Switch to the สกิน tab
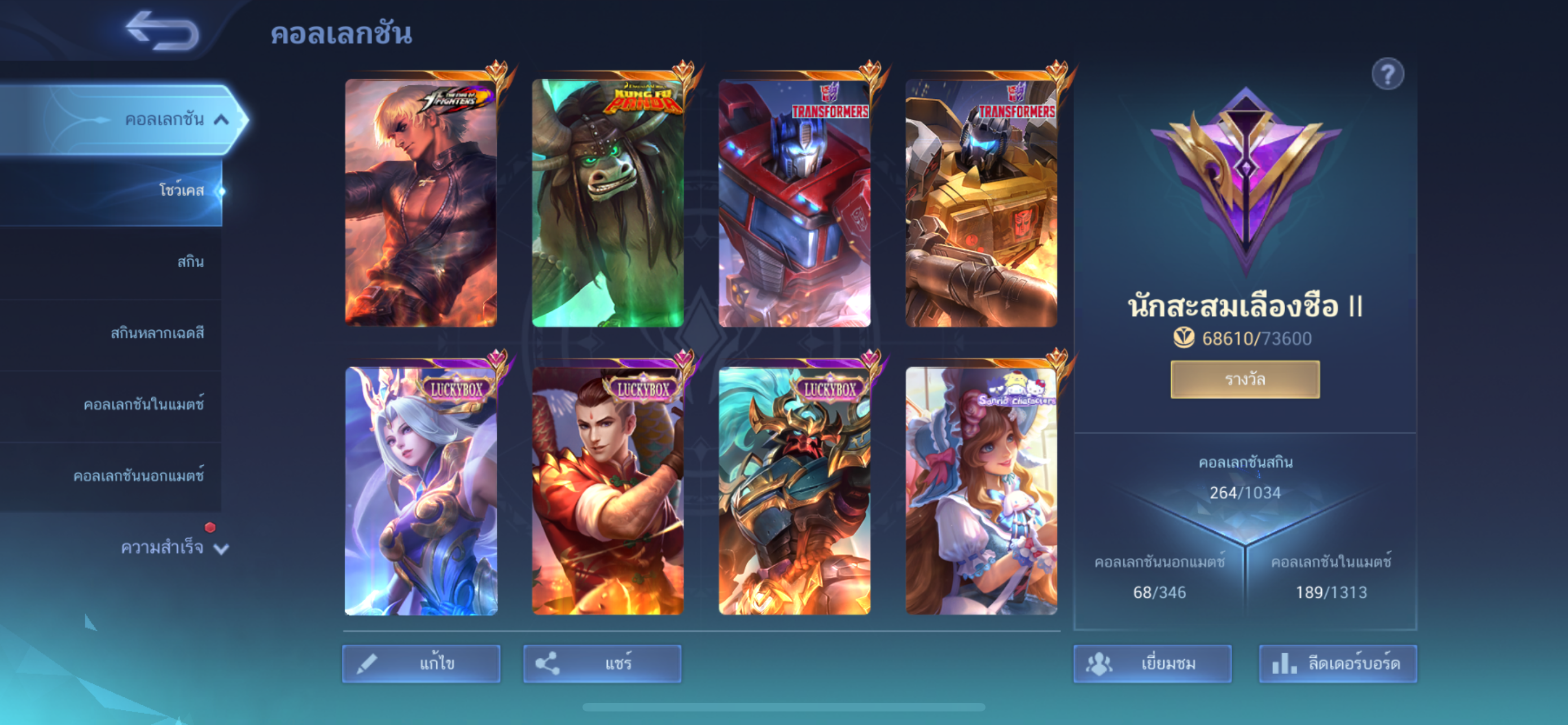 pos(190,262)
